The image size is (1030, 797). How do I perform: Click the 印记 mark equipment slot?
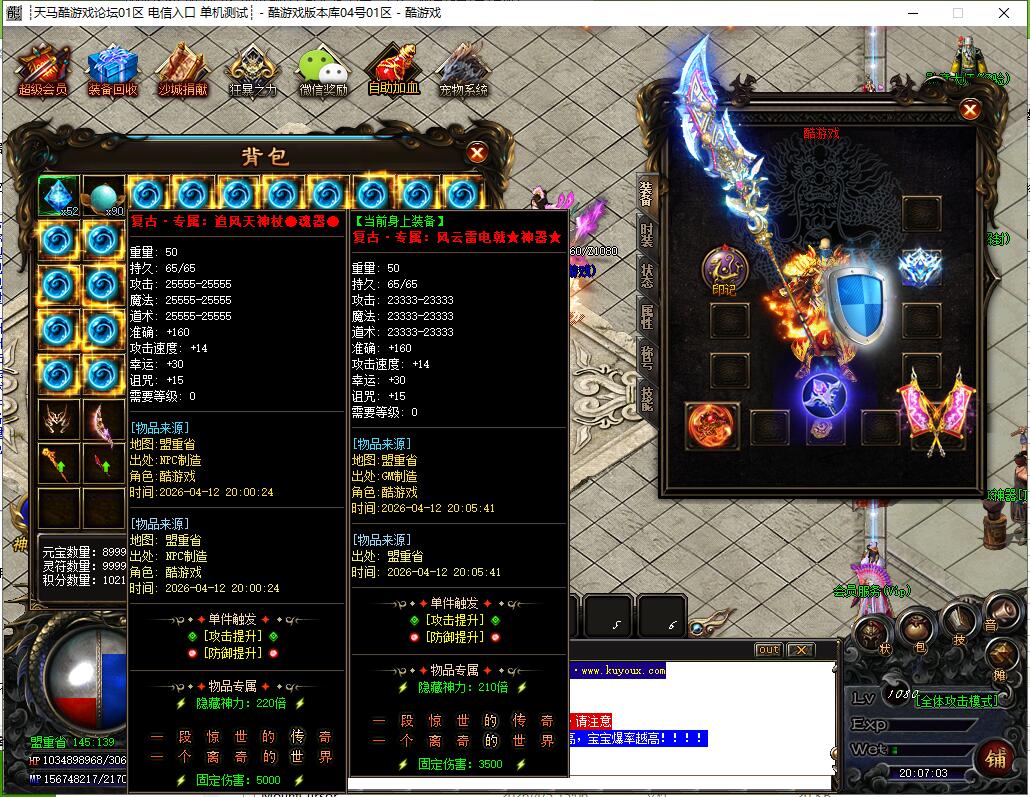[x=725, y=268]
